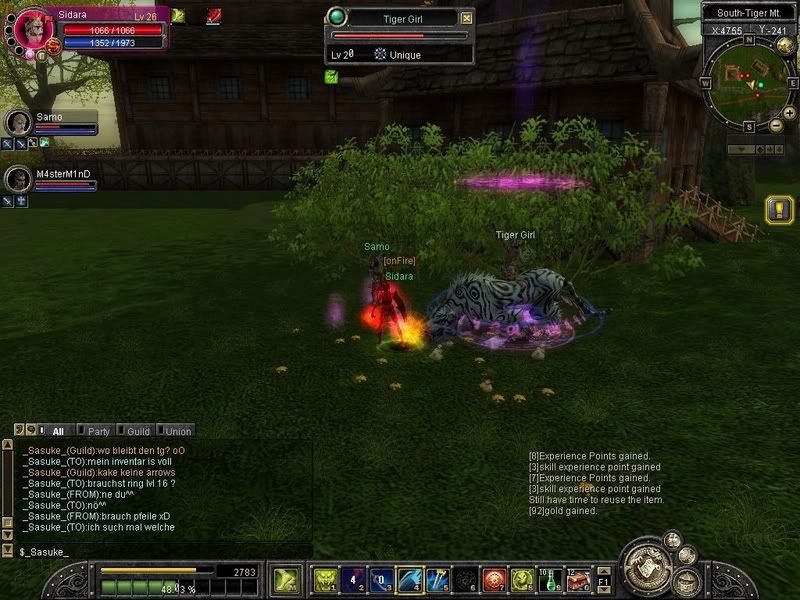Use the green potion in slot 9

click(549, 579)
